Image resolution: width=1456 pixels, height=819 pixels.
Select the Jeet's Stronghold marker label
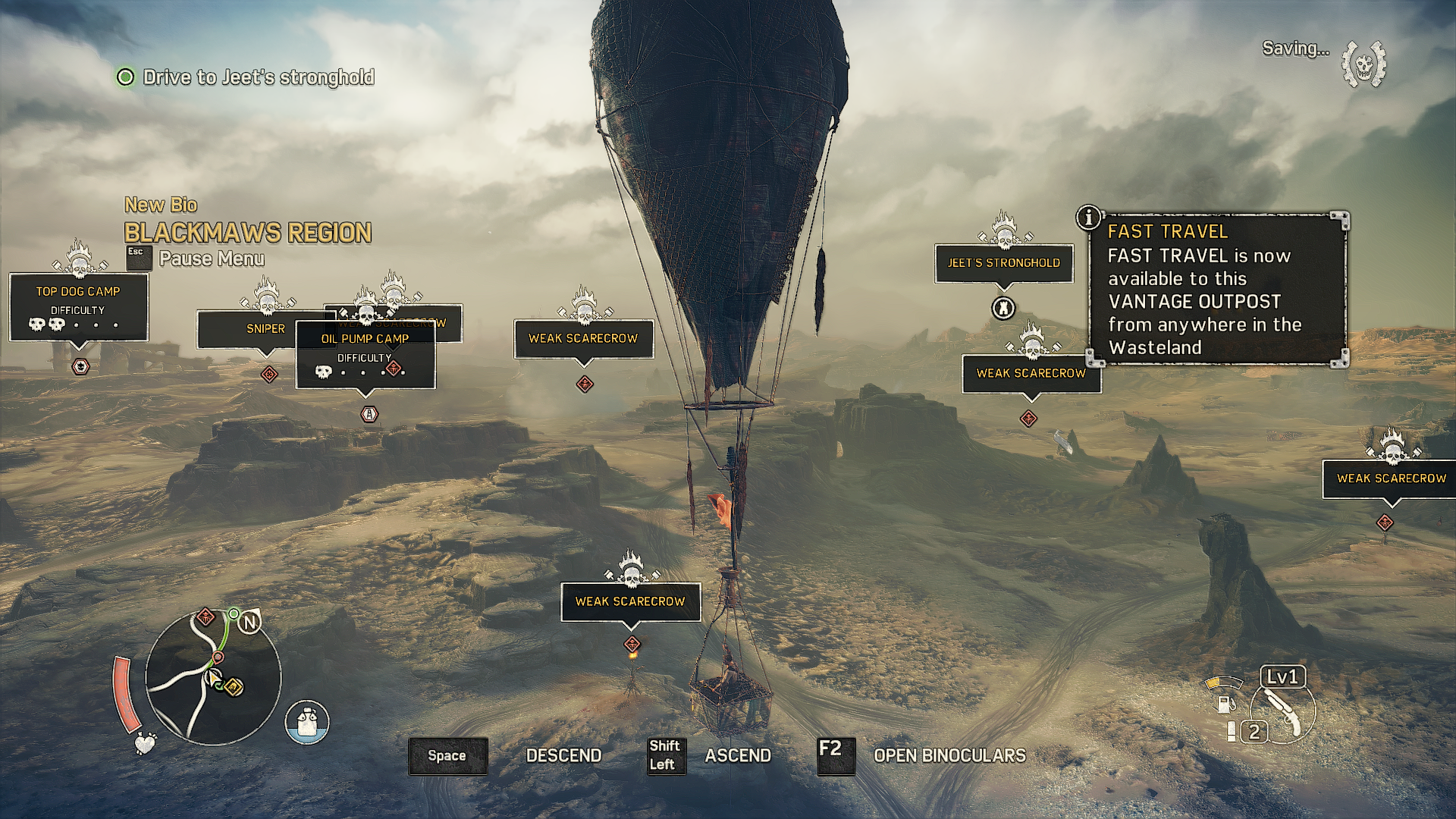pos(1003,263)
